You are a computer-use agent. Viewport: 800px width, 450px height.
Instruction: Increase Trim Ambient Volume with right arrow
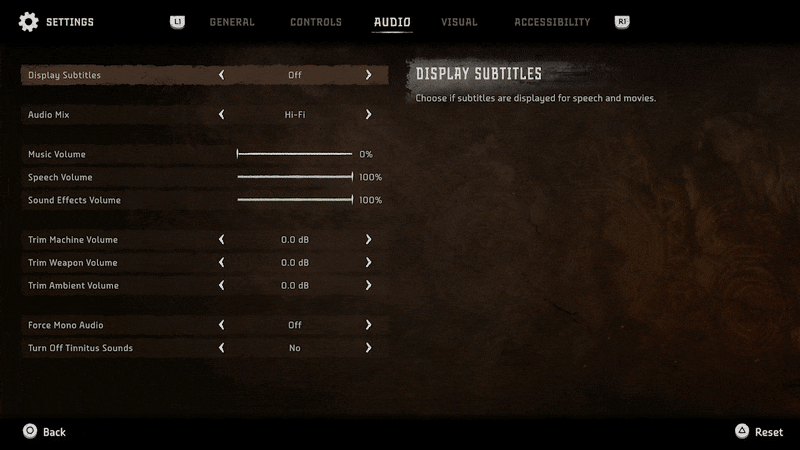point(368,286)
